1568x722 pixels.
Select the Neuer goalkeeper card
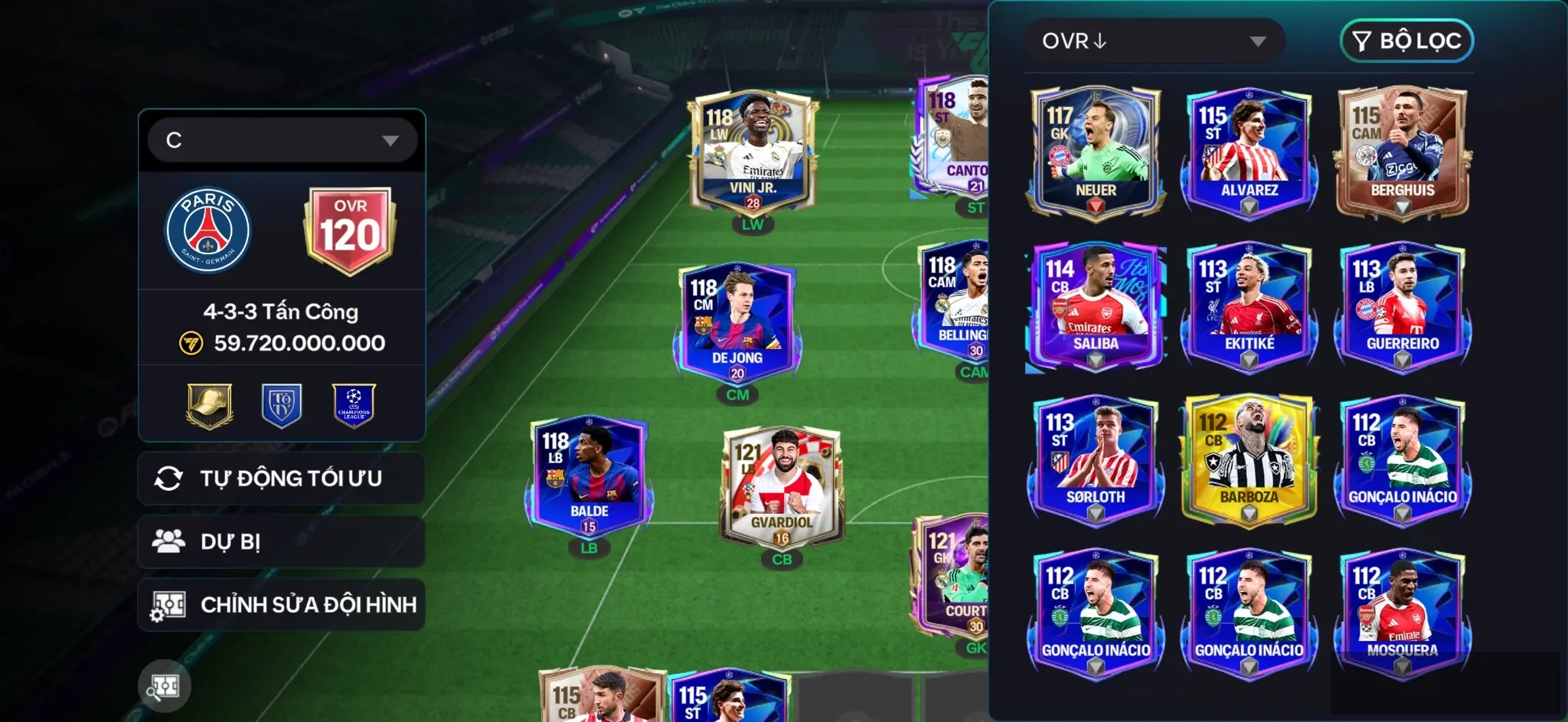tap(1096, 153)
